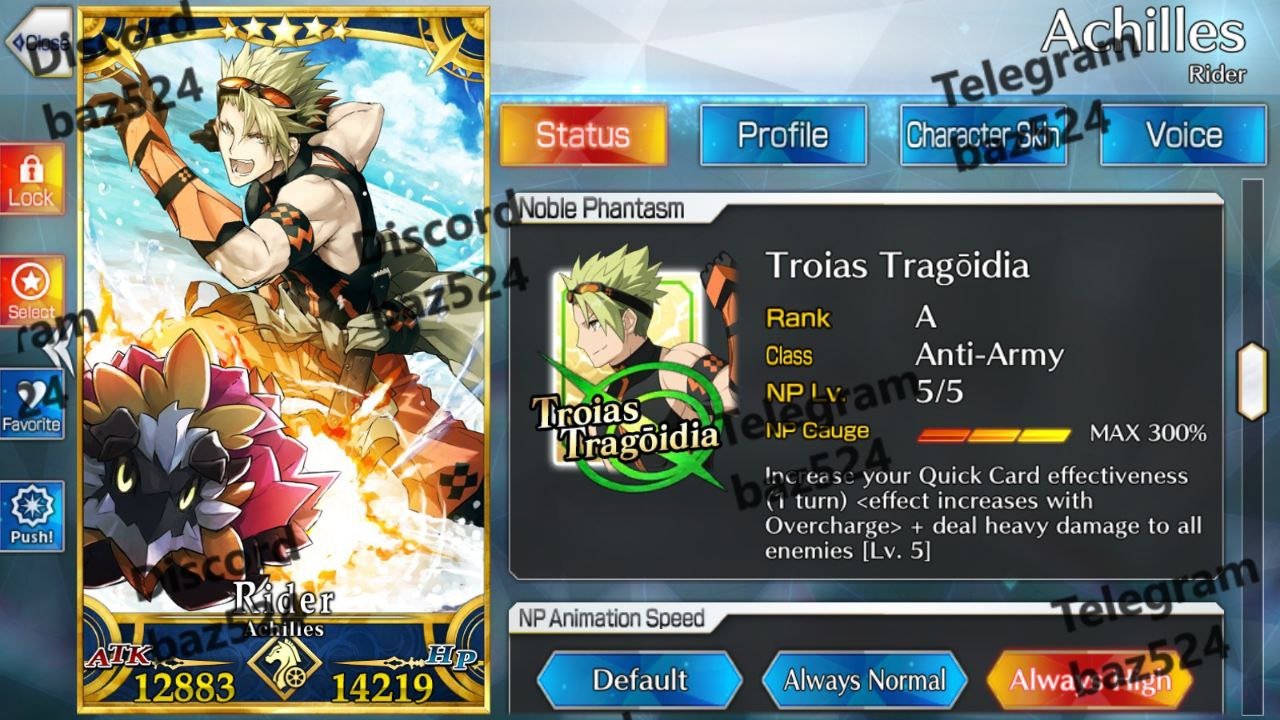Toggle the Select star button
This screenshot has width=1280, height=720.
coord(32,291)
